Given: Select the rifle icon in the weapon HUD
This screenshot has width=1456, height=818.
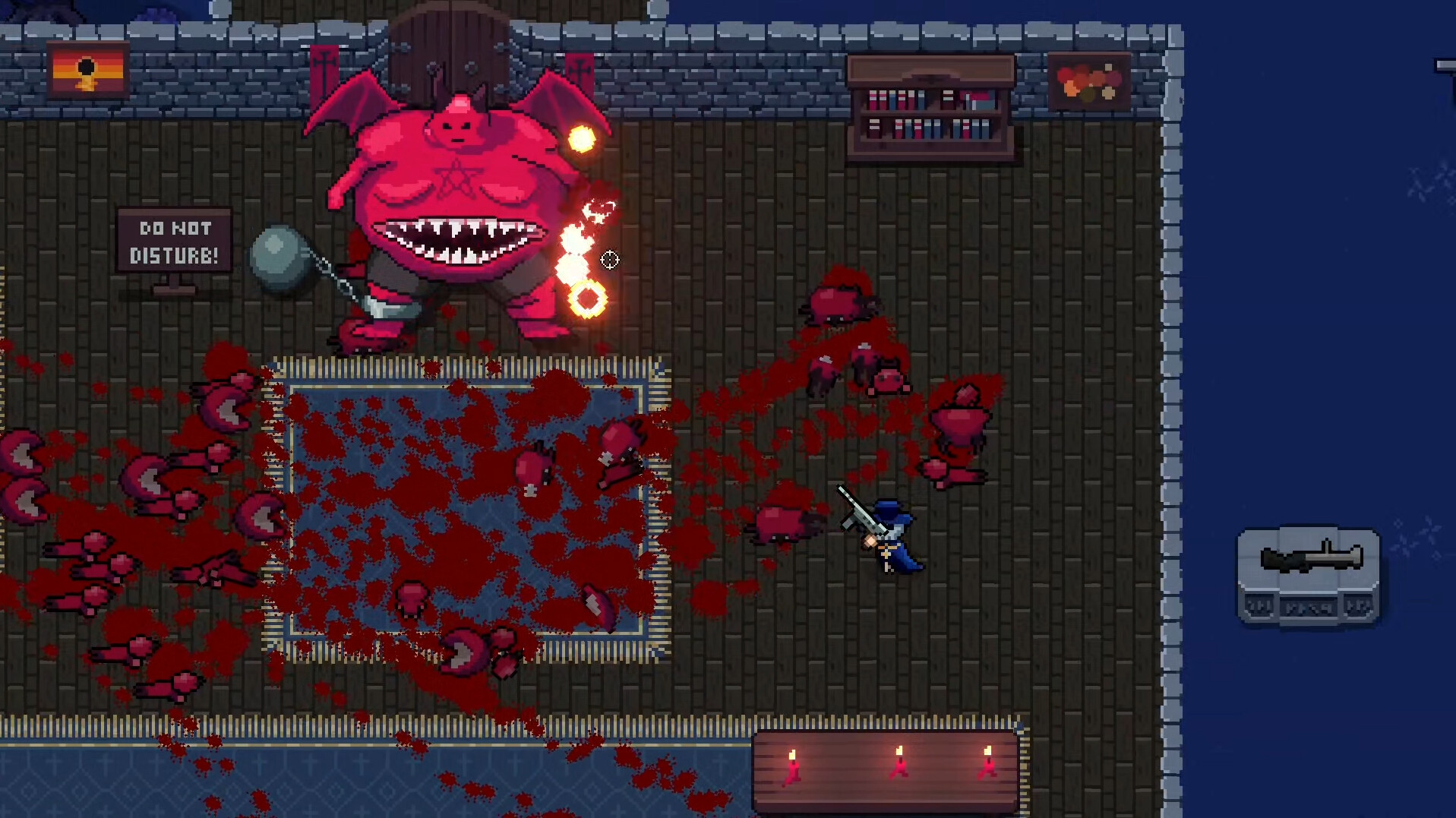Looking at the screenshot, I should (1311, 557).
